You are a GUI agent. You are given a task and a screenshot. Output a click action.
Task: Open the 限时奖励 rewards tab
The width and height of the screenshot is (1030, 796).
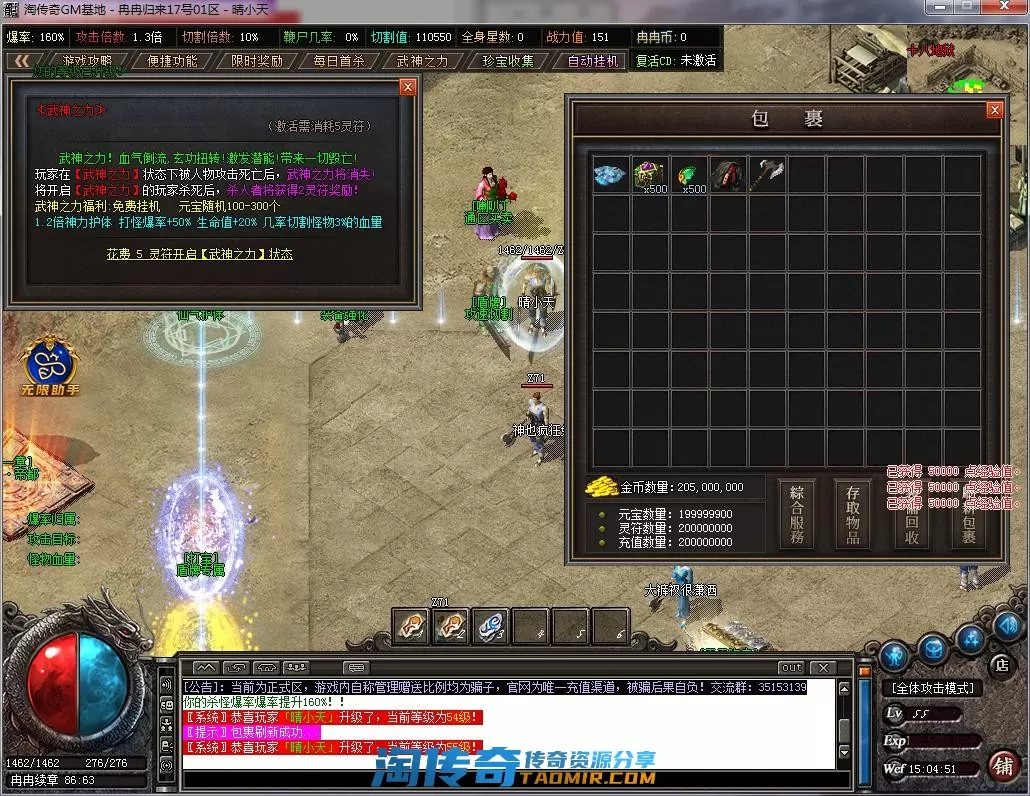coord(256,60)
